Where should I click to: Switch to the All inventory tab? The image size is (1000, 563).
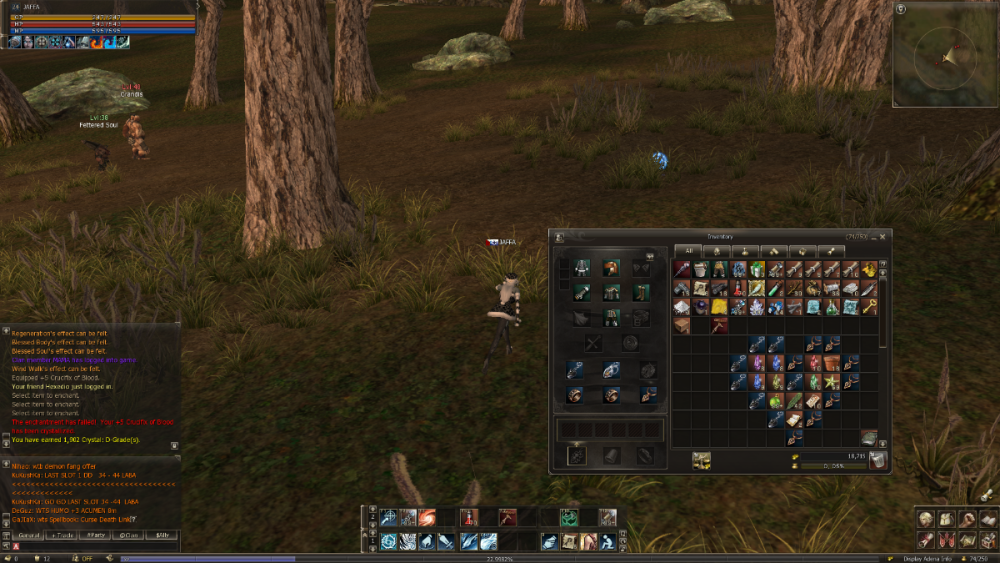[x=689, y=251]
